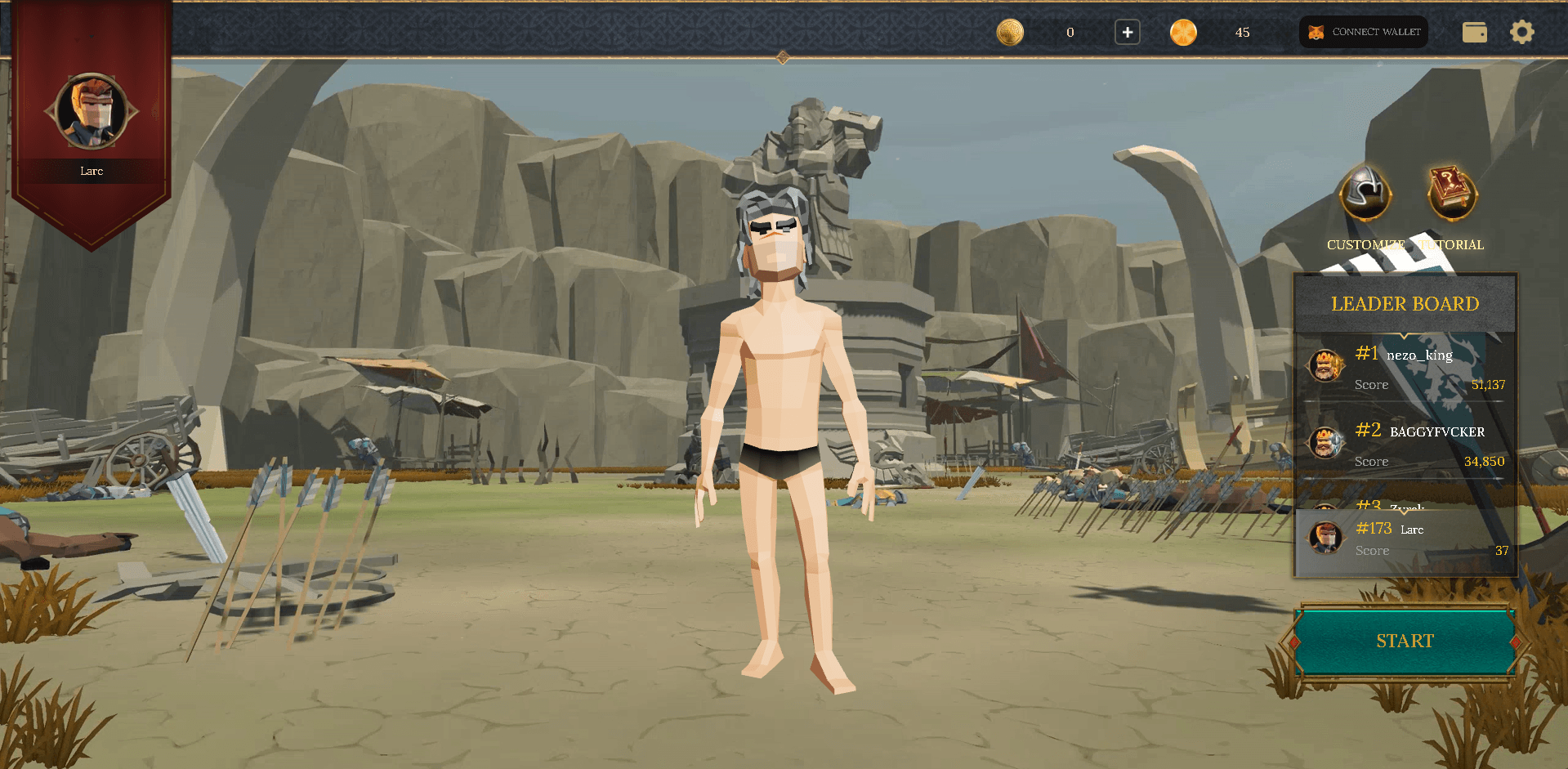Click the orange coin showing 45
The width and height of the screenshot is (1568, 769).
pos(1183,32)
